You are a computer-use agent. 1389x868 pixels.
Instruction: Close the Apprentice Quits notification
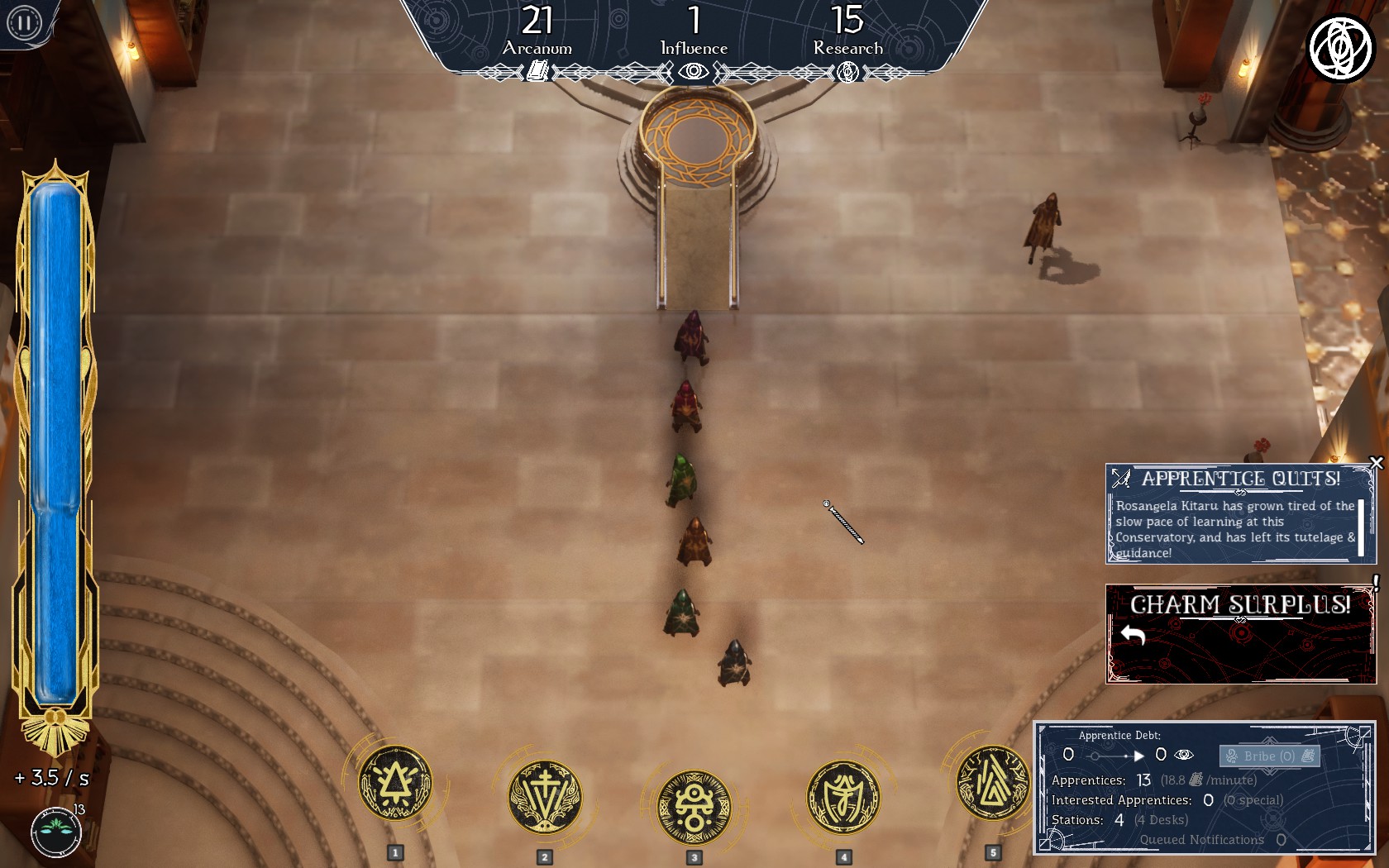click(1377, 463)
